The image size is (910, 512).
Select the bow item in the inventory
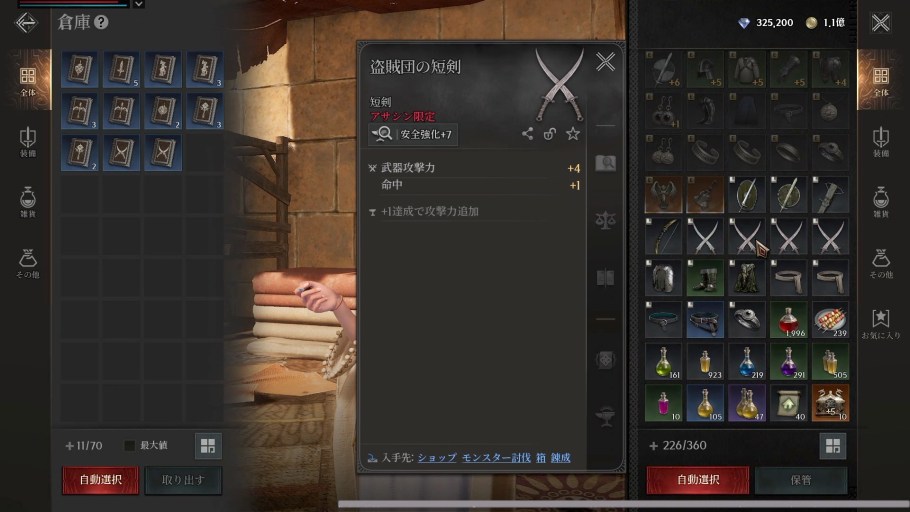pos(662,236)
